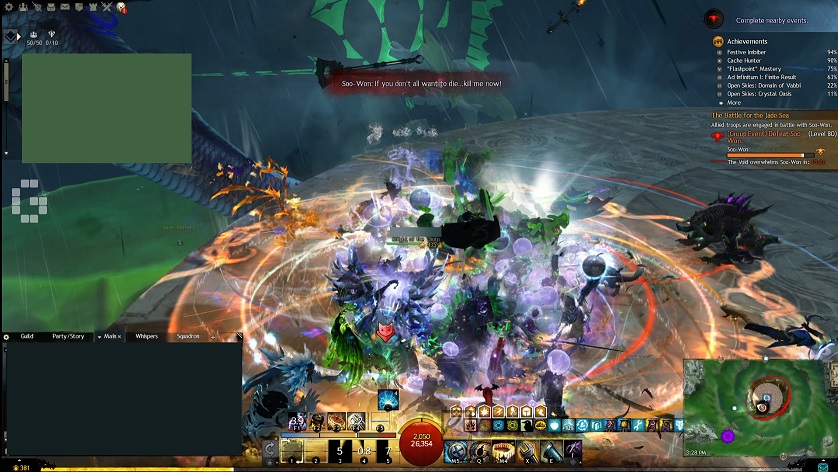This screenshot has width=838, height=472.
Task: Click the weapon swap button
Action: 270,450
